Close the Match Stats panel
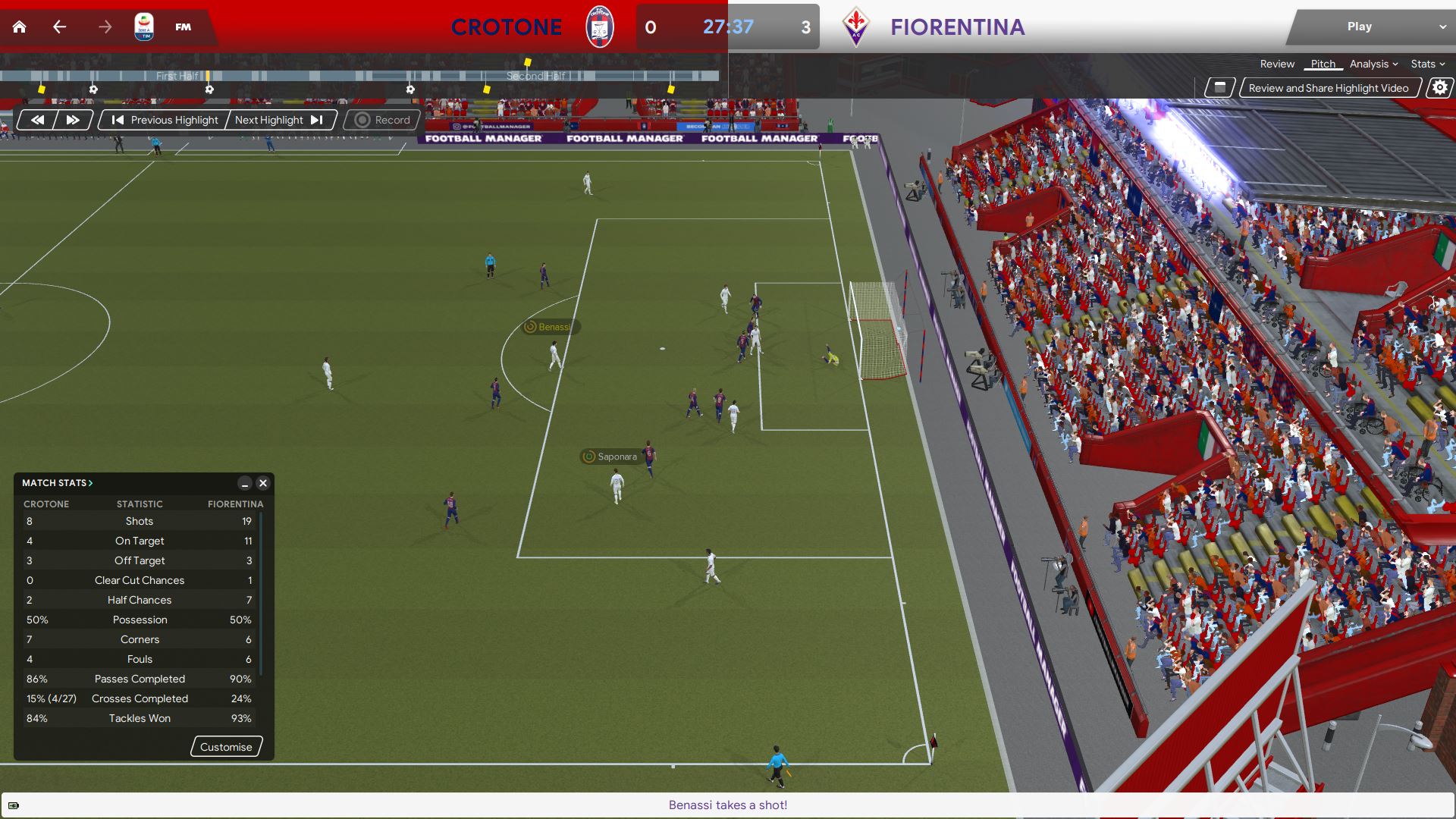Image resolution: width=1456 pixels, height=819 pixels. 263,483
